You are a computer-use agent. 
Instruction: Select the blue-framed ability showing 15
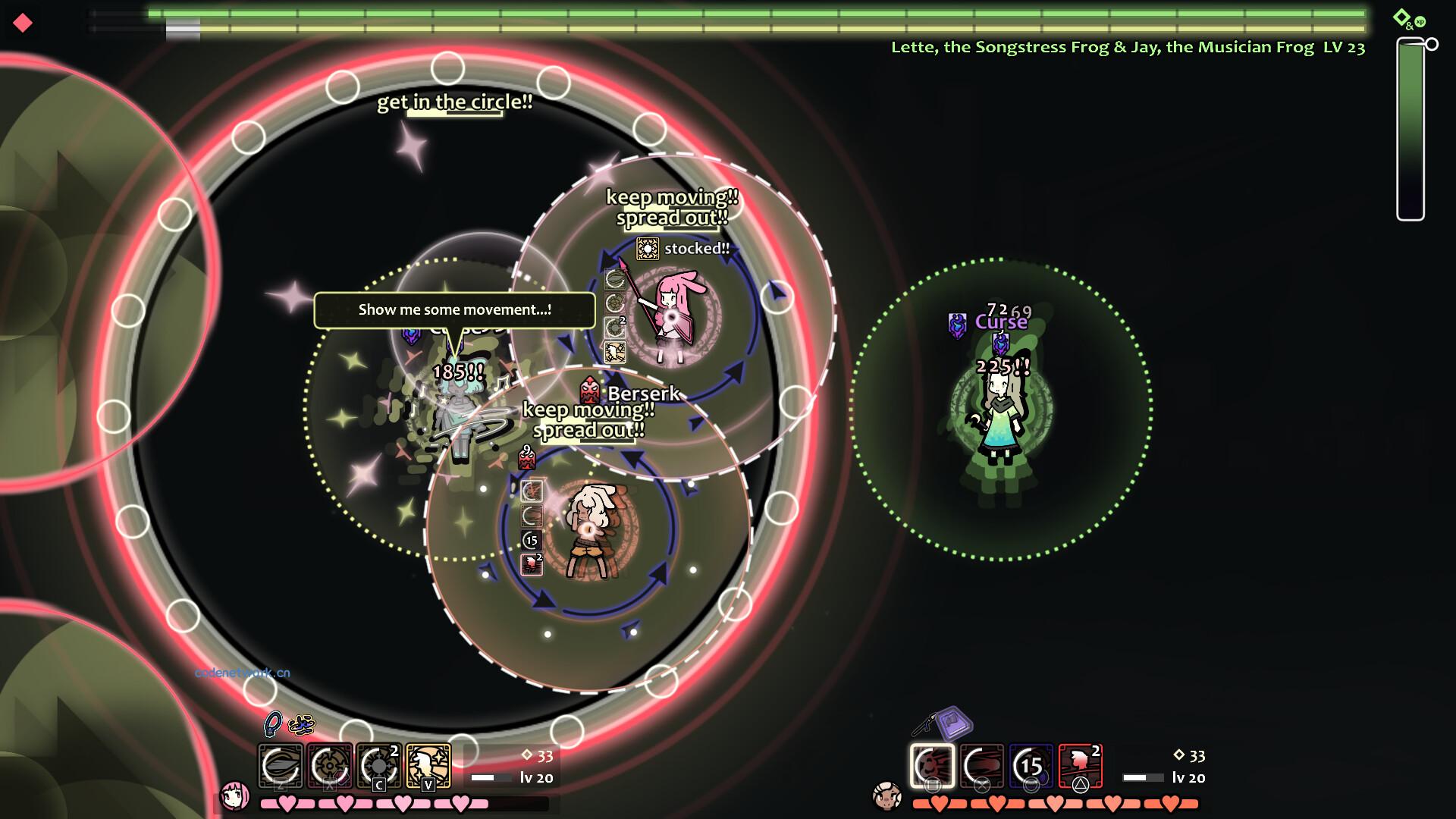point(1031,765)
